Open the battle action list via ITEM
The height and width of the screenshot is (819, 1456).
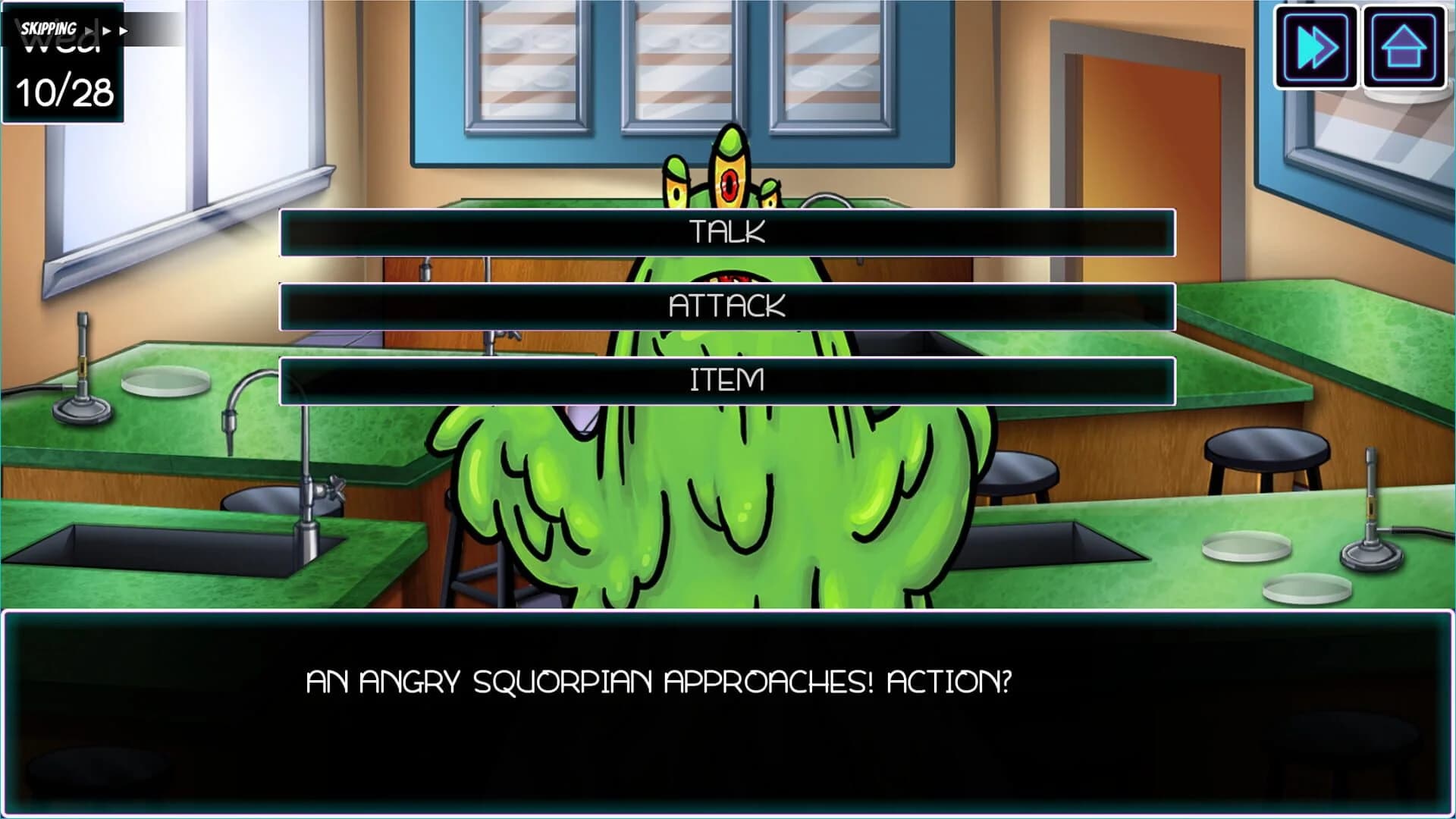coord(726,377)
